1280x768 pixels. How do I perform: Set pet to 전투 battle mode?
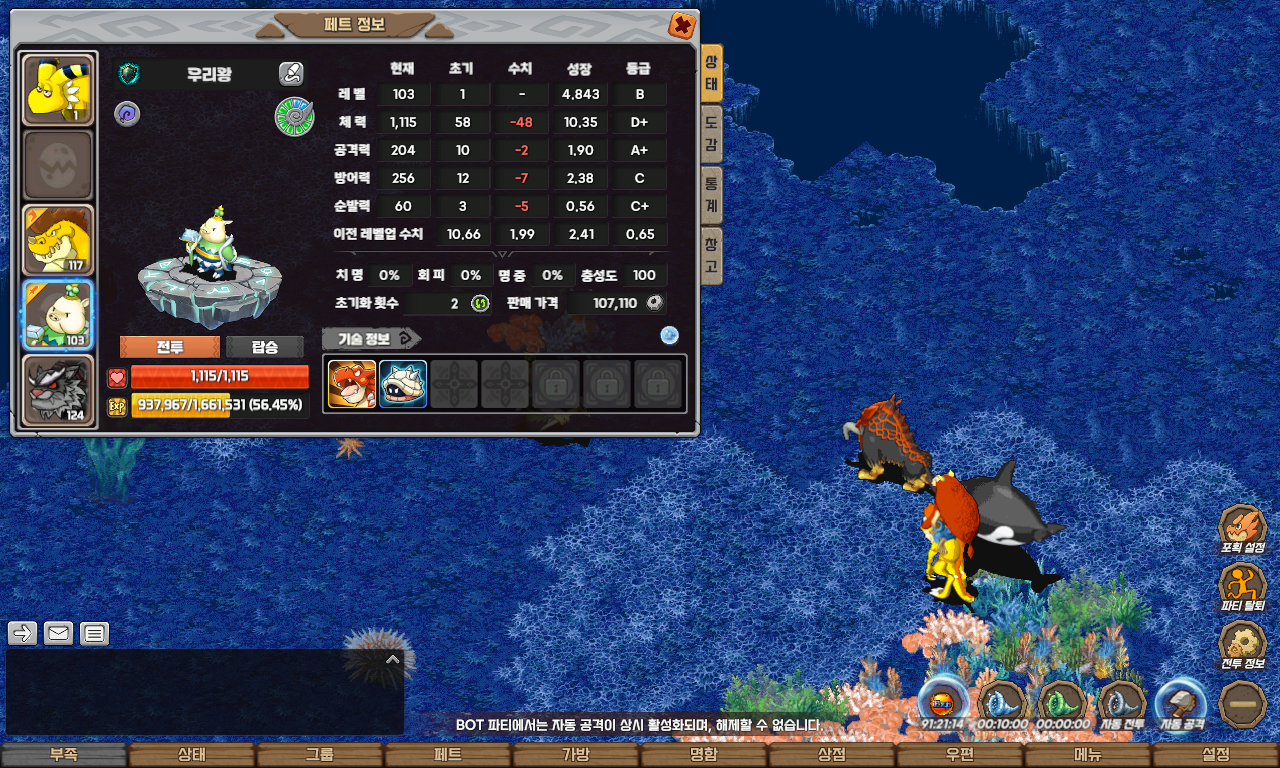pyautogui.click(x=169, y=347)
